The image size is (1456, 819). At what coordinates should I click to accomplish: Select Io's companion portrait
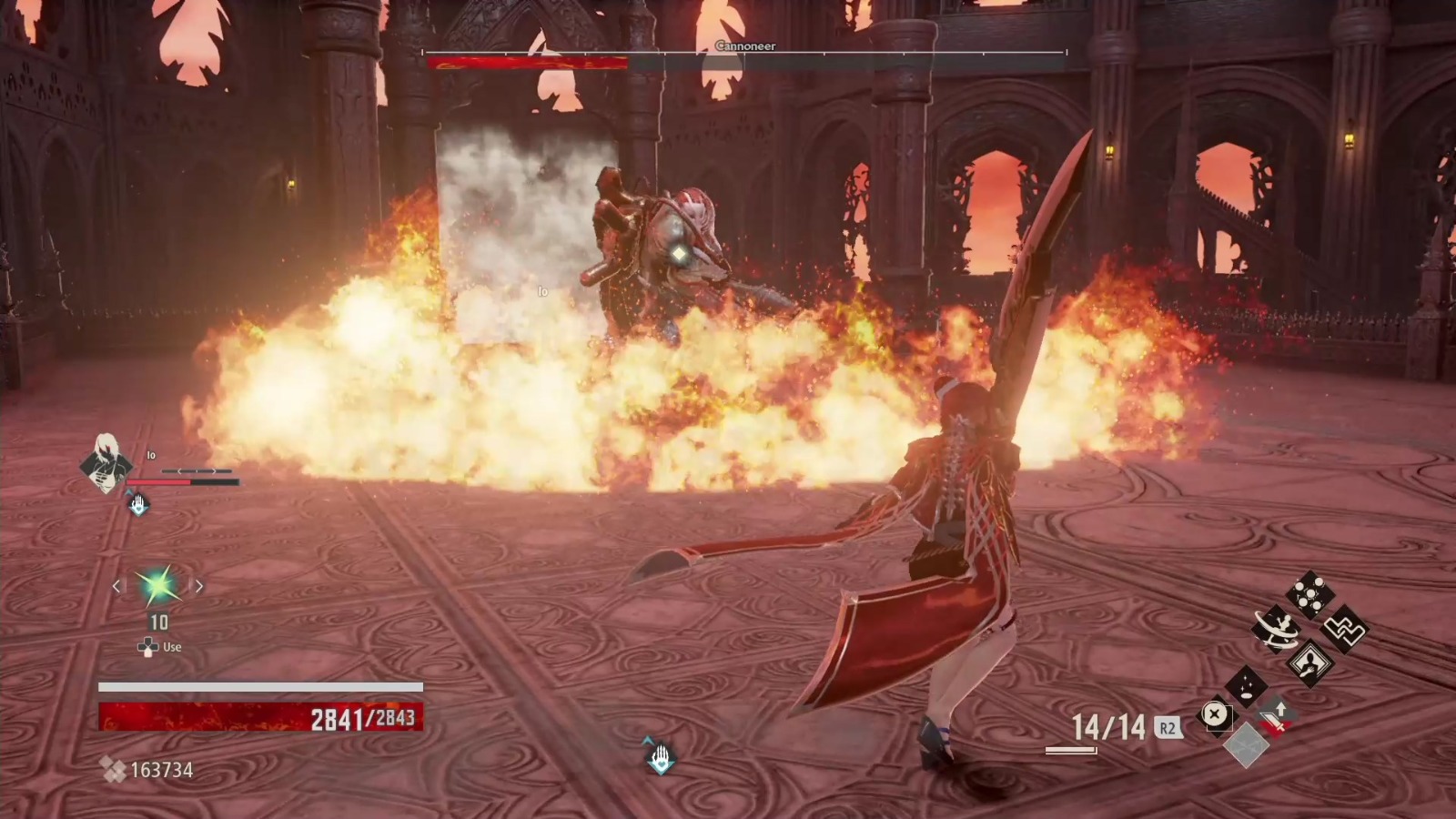106,465
